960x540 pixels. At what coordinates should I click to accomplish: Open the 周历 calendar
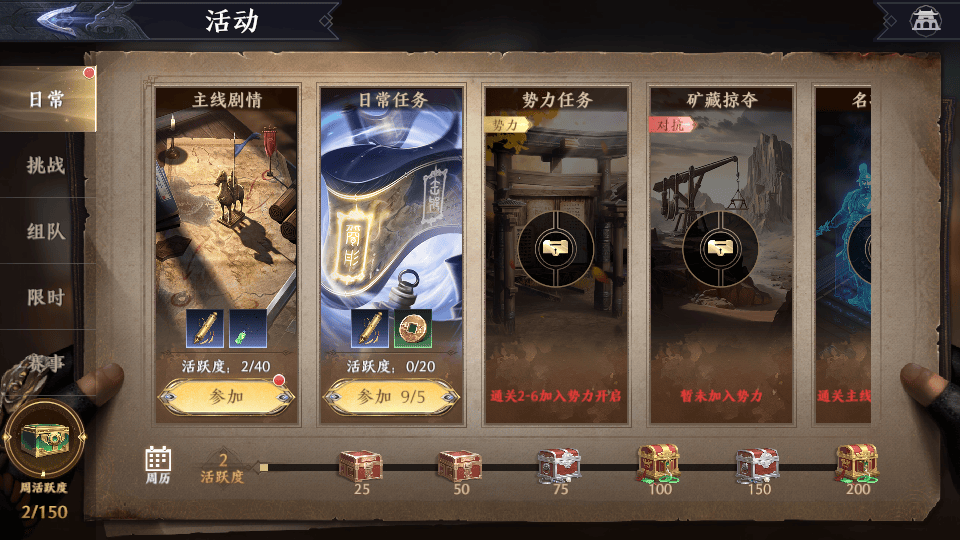point(158,465)
